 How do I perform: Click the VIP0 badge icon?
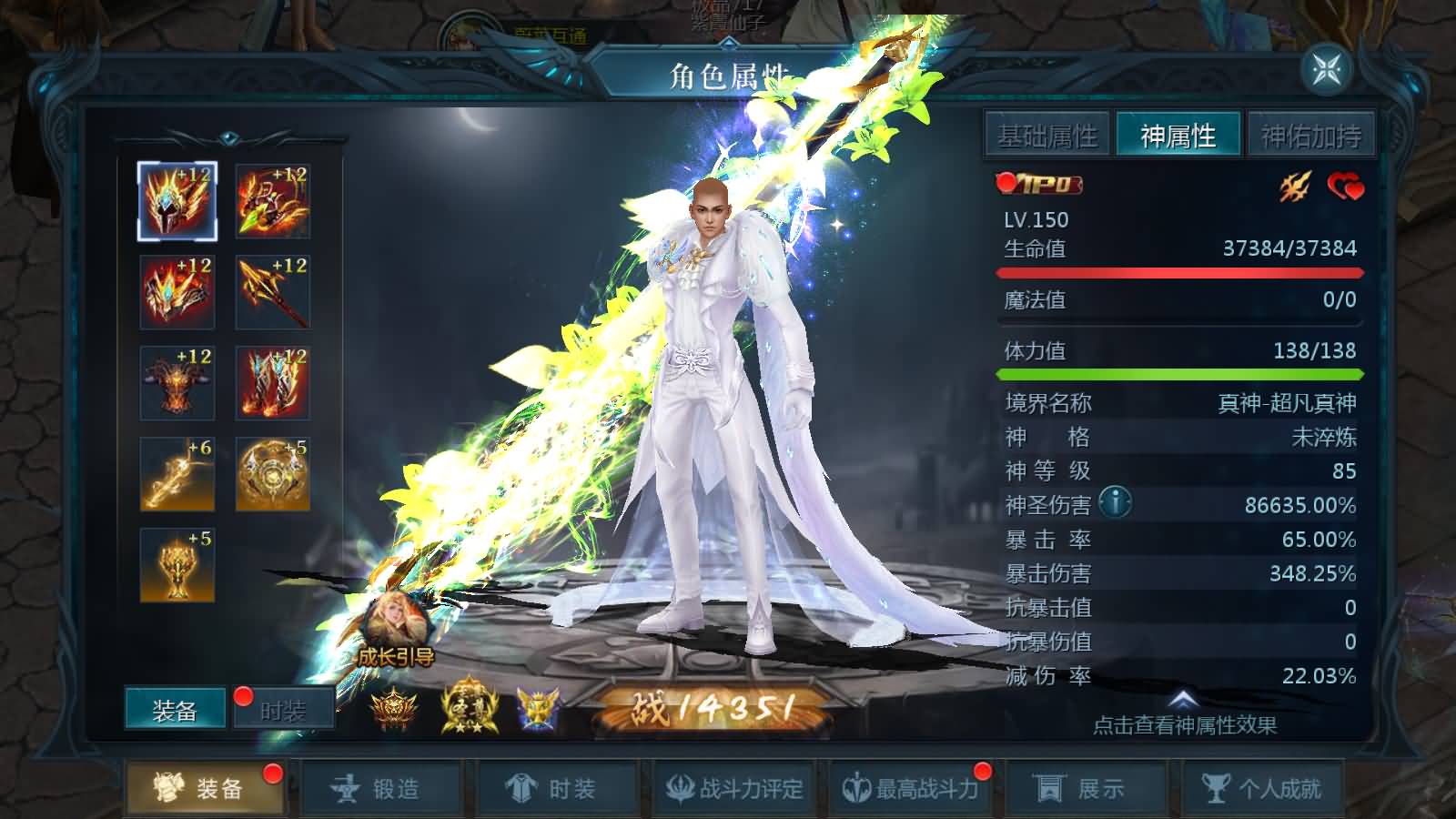[1042, 187]
